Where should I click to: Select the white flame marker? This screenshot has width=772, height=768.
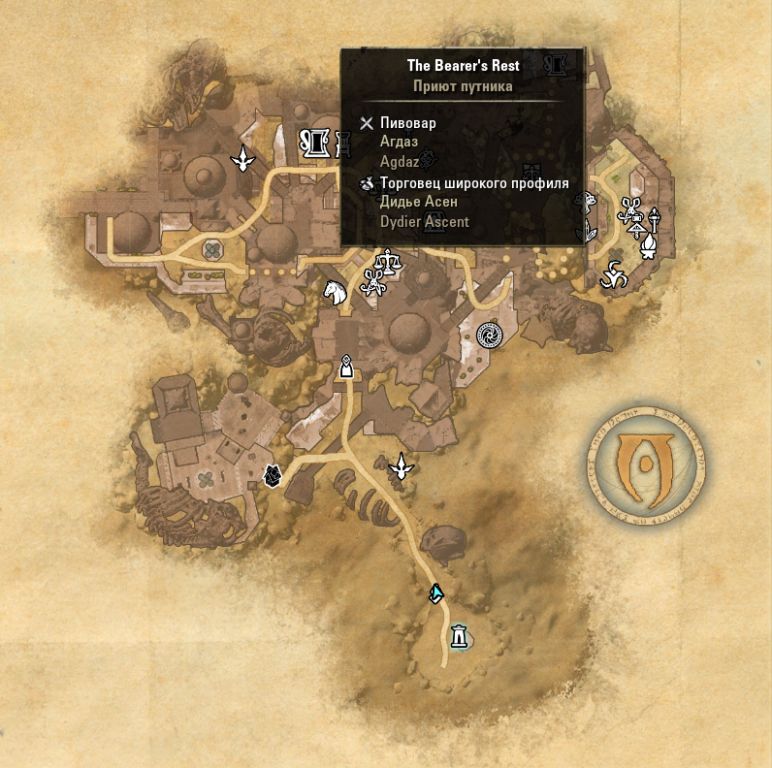[x=647, y=244]
